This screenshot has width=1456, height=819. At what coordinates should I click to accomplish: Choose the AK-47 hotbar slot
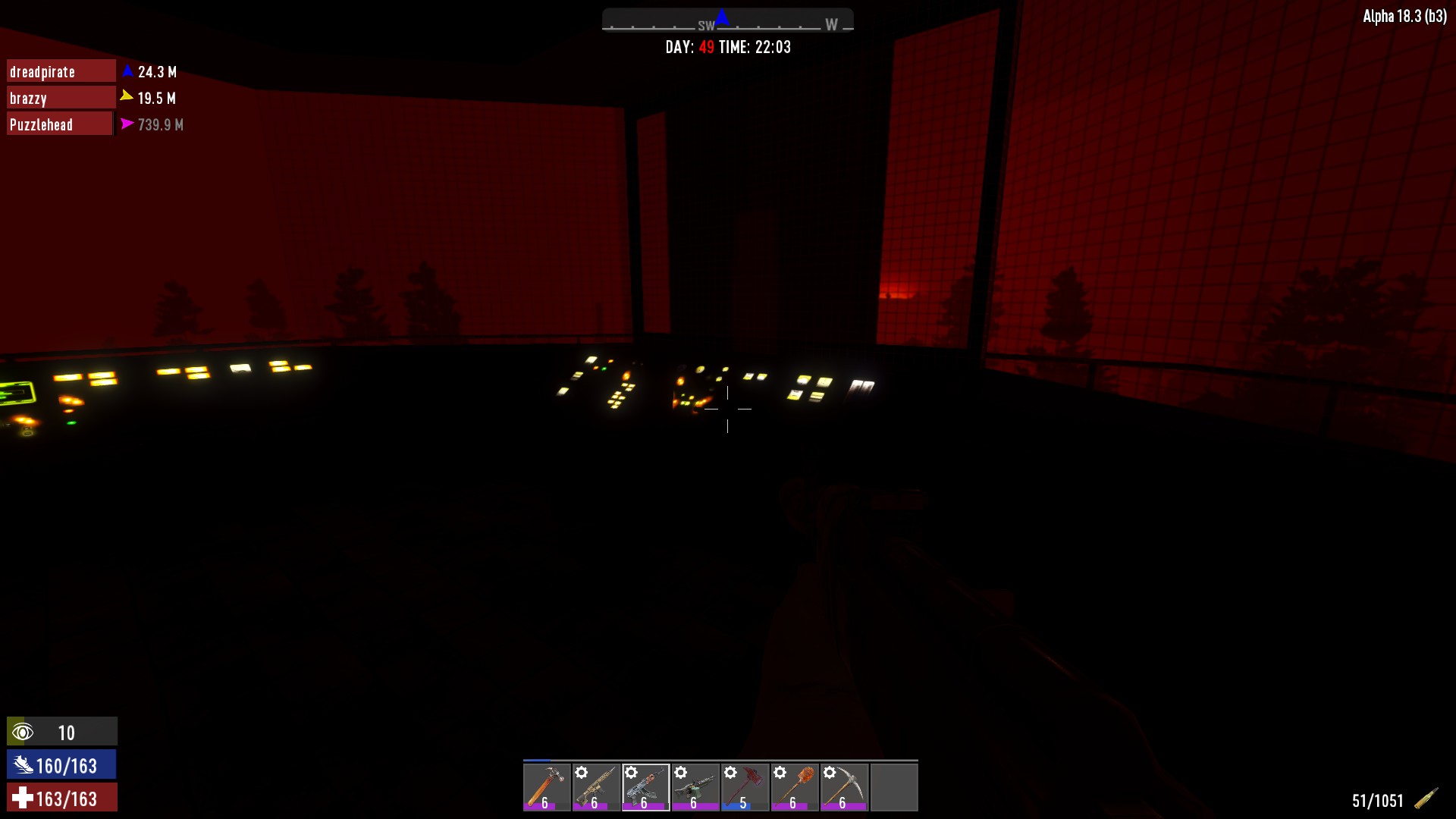click(646, 787)
